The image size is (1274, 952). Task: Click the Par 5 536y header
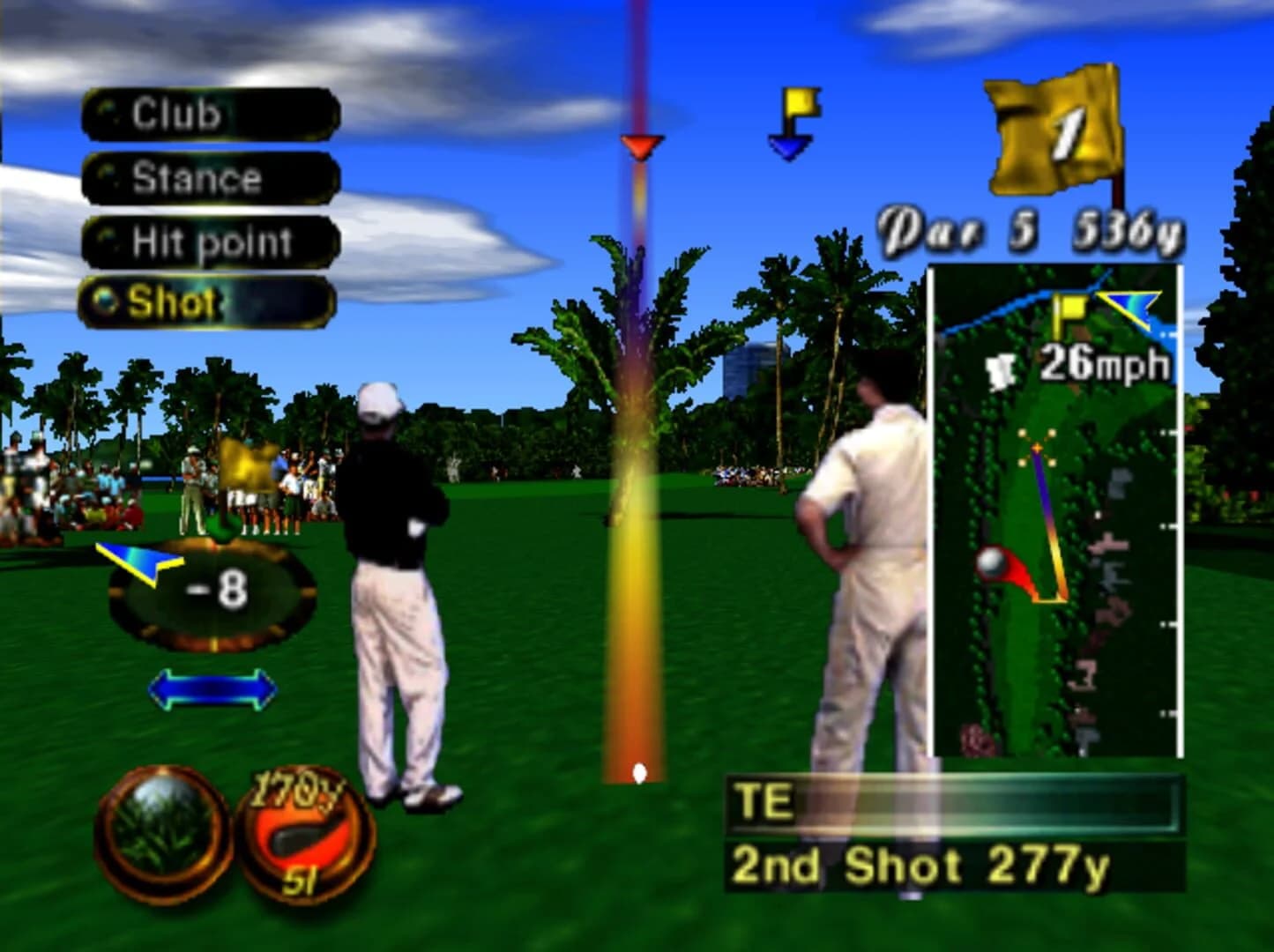[x=1030, y=225]
